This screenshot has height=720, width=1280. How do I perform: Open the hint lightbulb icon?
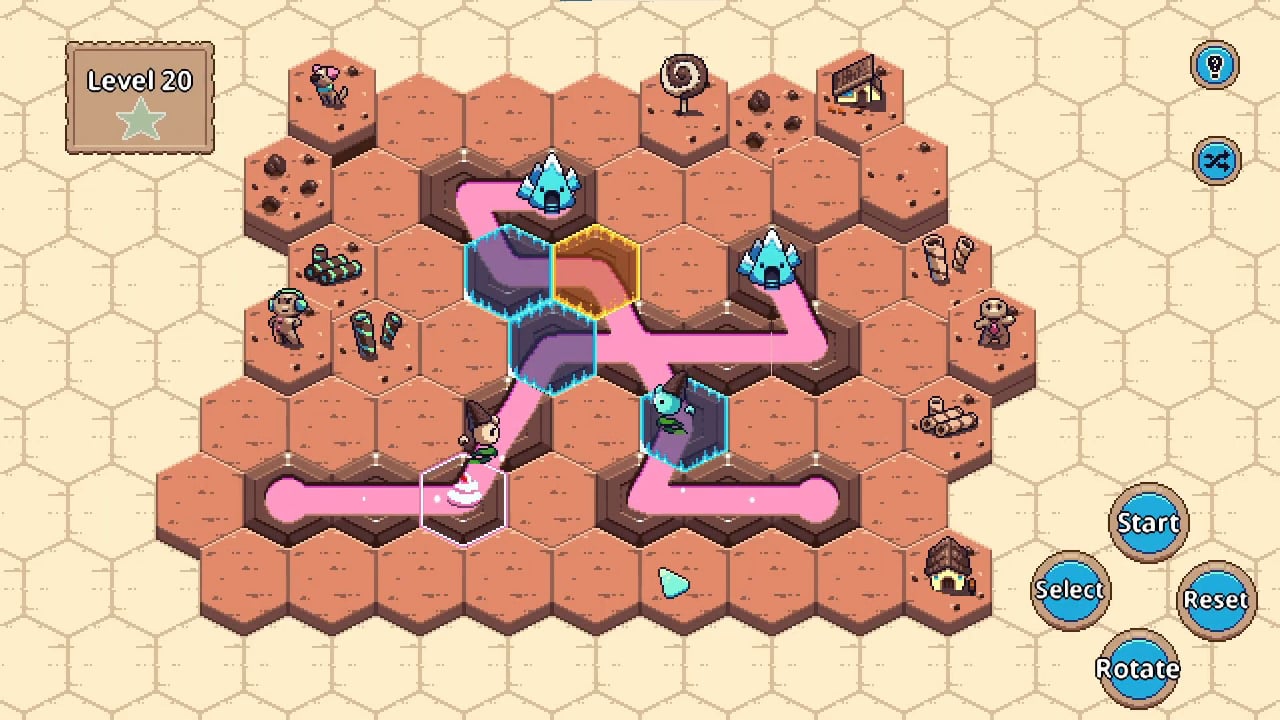tap(1216, 63)
